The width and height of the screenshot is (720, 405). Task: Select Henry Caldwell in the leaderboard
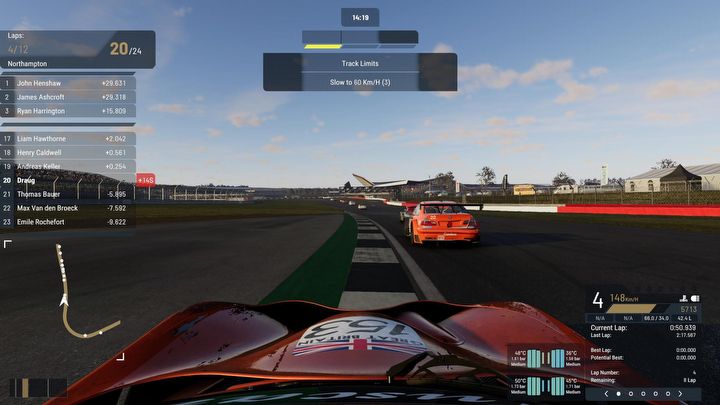point(70,153)
